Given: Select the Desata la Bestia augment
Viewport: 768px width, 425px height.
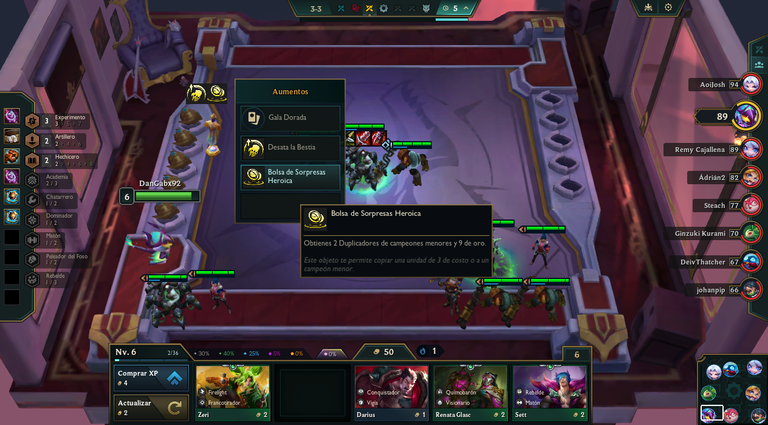Looking at the screenshot, I should 290,147.
